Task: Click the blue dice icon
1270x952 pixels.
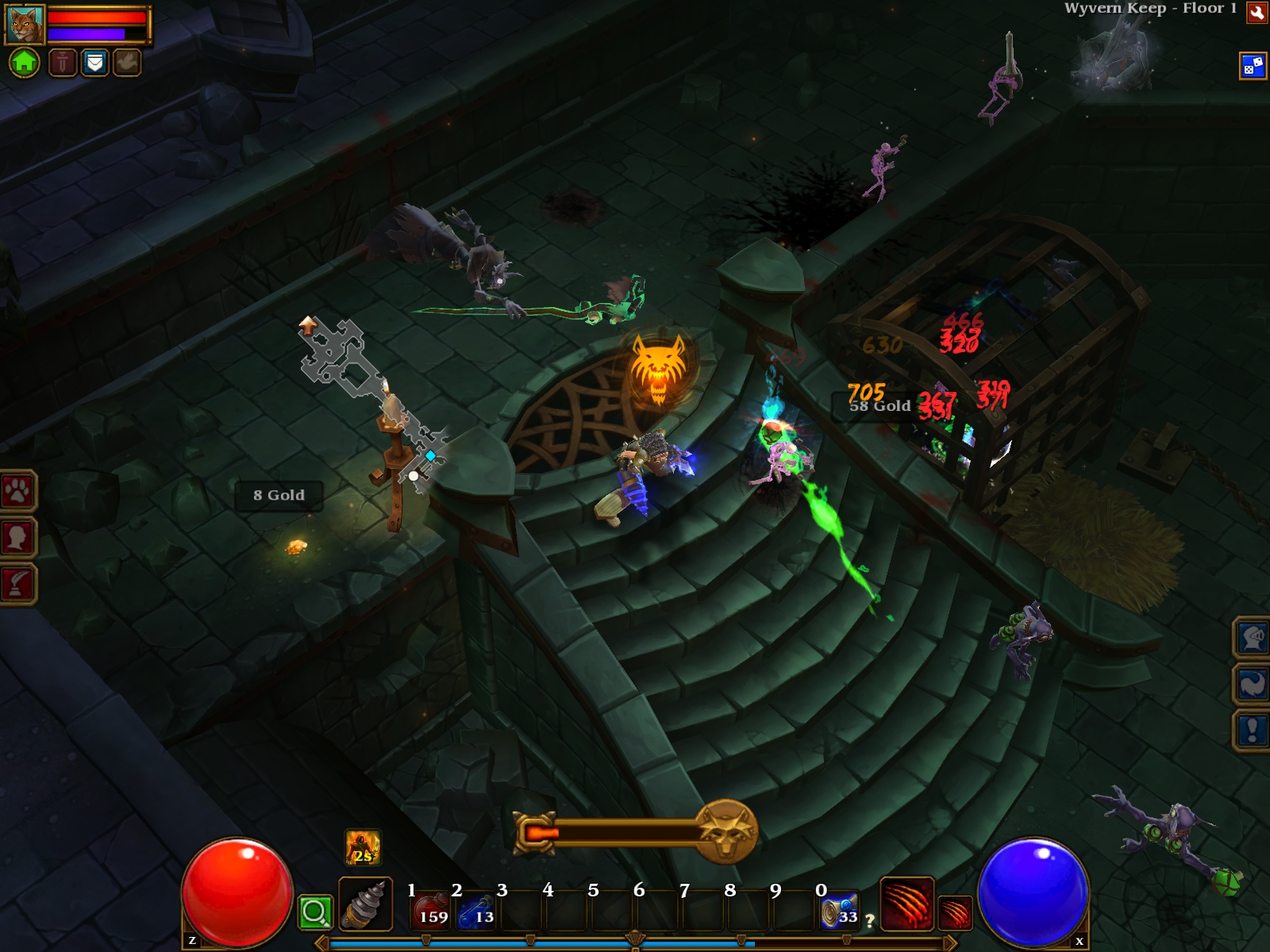Action: 1253,66
